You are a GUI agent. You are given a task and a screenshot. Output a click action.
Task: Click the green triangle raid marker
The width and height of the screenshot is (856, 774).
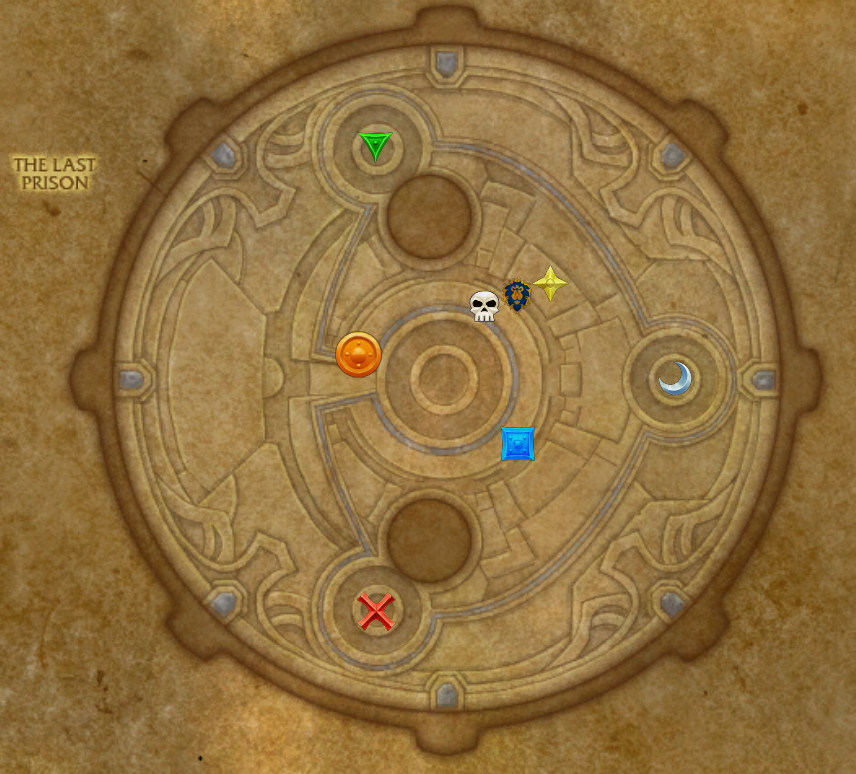tap(375, 146)
